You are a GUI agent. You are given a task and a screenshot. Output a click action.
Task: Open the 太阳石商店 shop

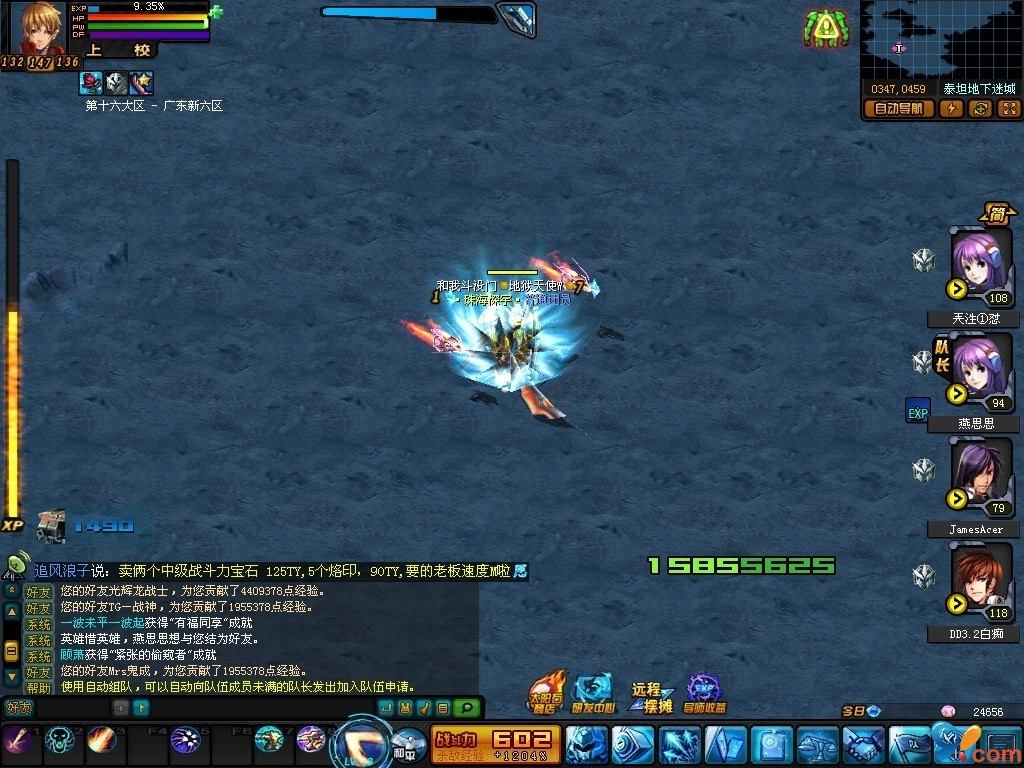pos(547,692)
